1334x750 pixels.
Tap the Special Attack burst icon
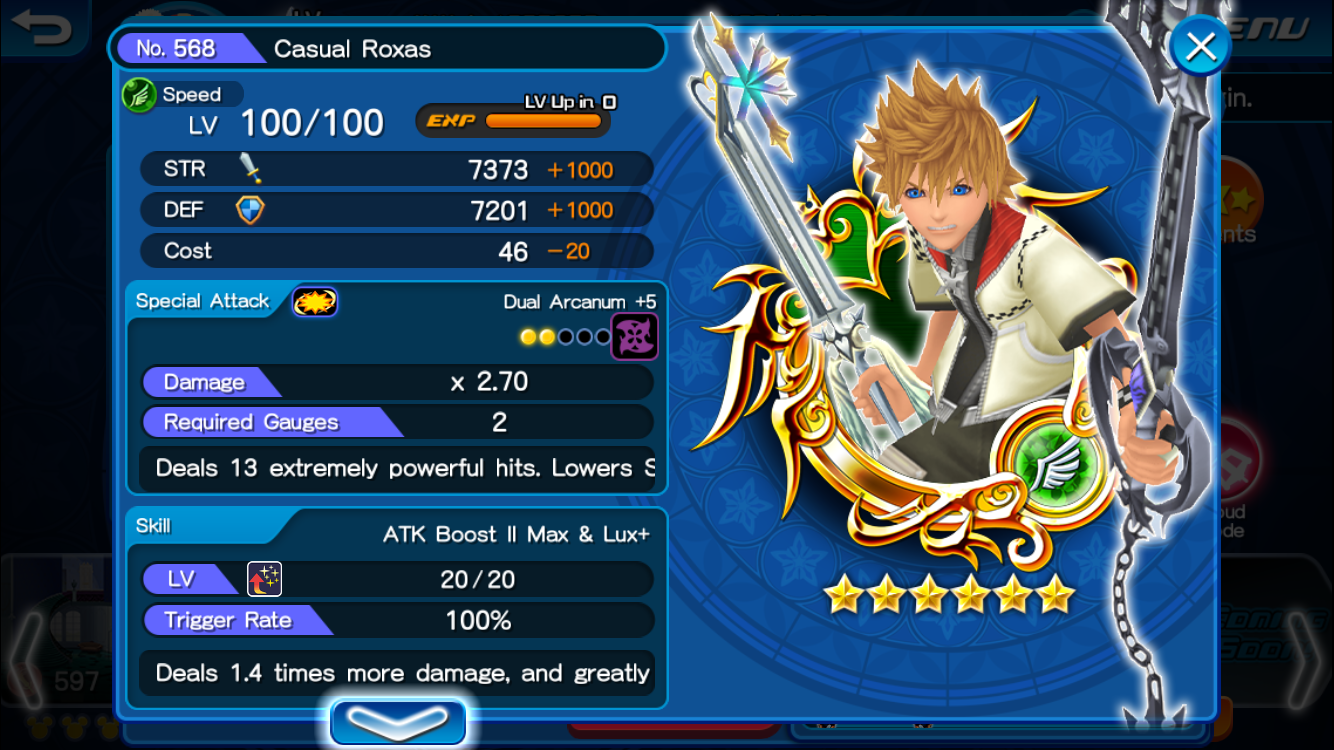click(x=315, y=302)
